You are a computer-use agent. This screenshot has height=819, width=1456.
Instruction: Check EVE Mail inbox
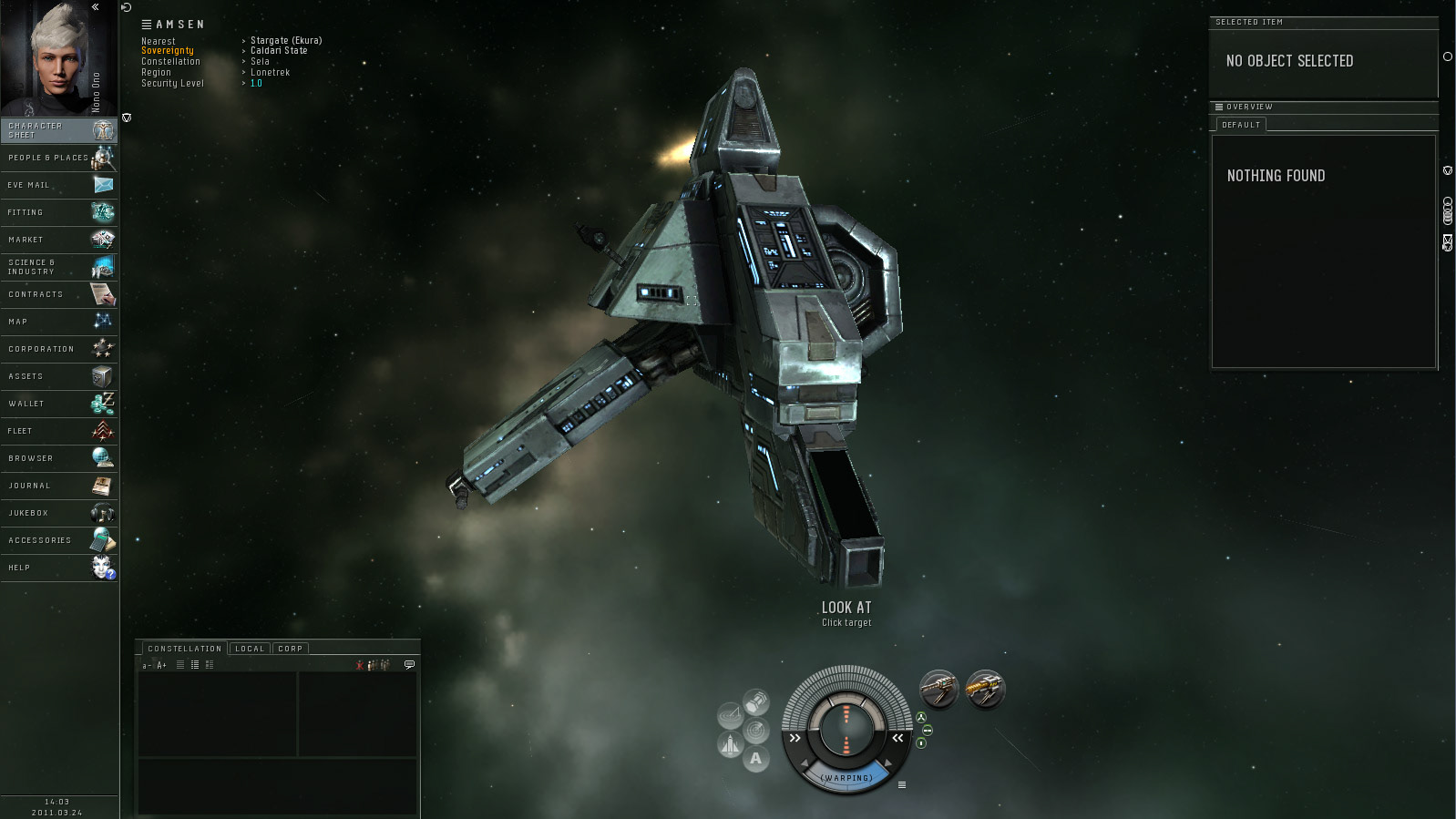[59, 185]
